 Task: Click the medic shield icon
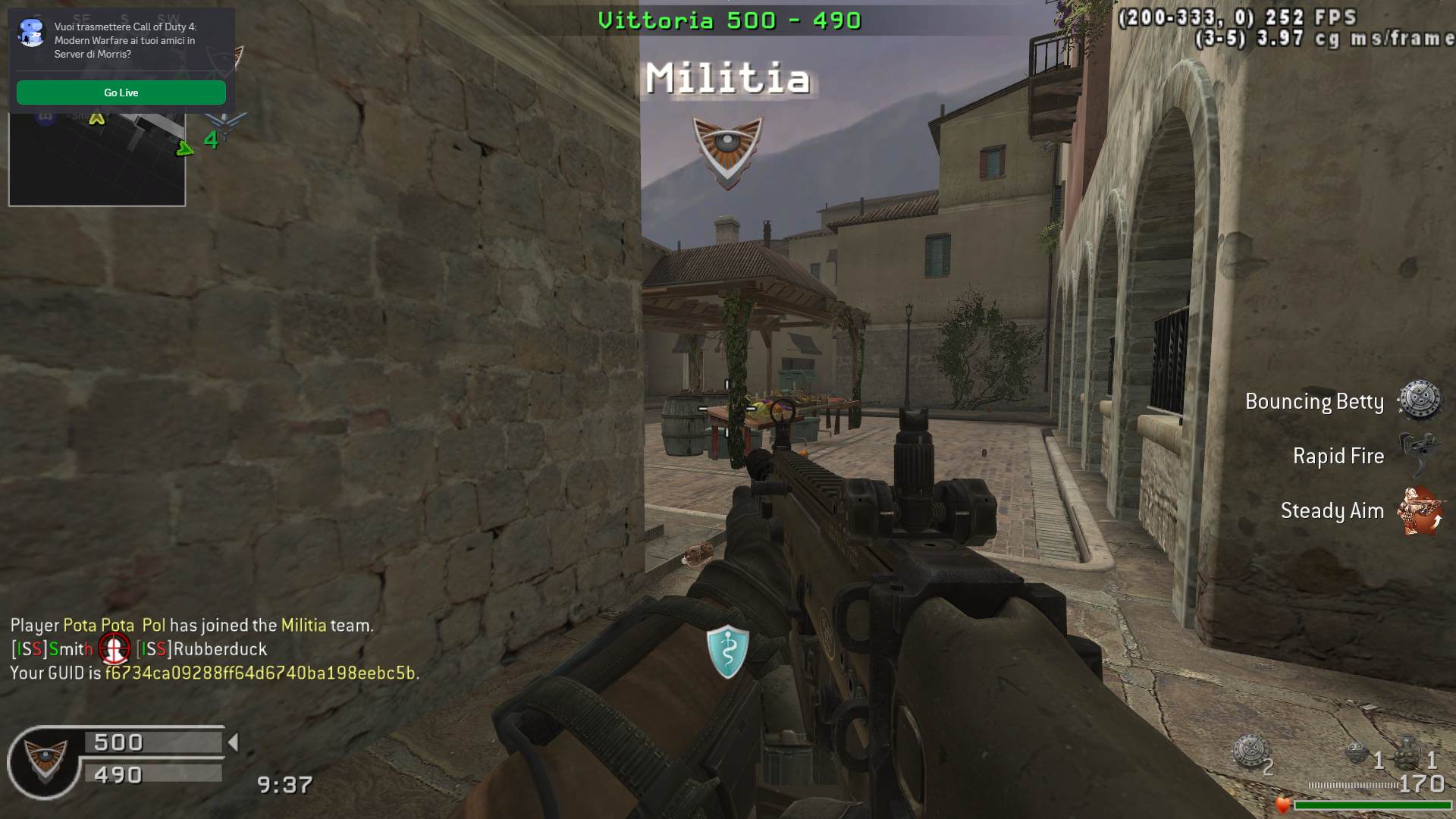pyautogui.click(x=728, y=651)
